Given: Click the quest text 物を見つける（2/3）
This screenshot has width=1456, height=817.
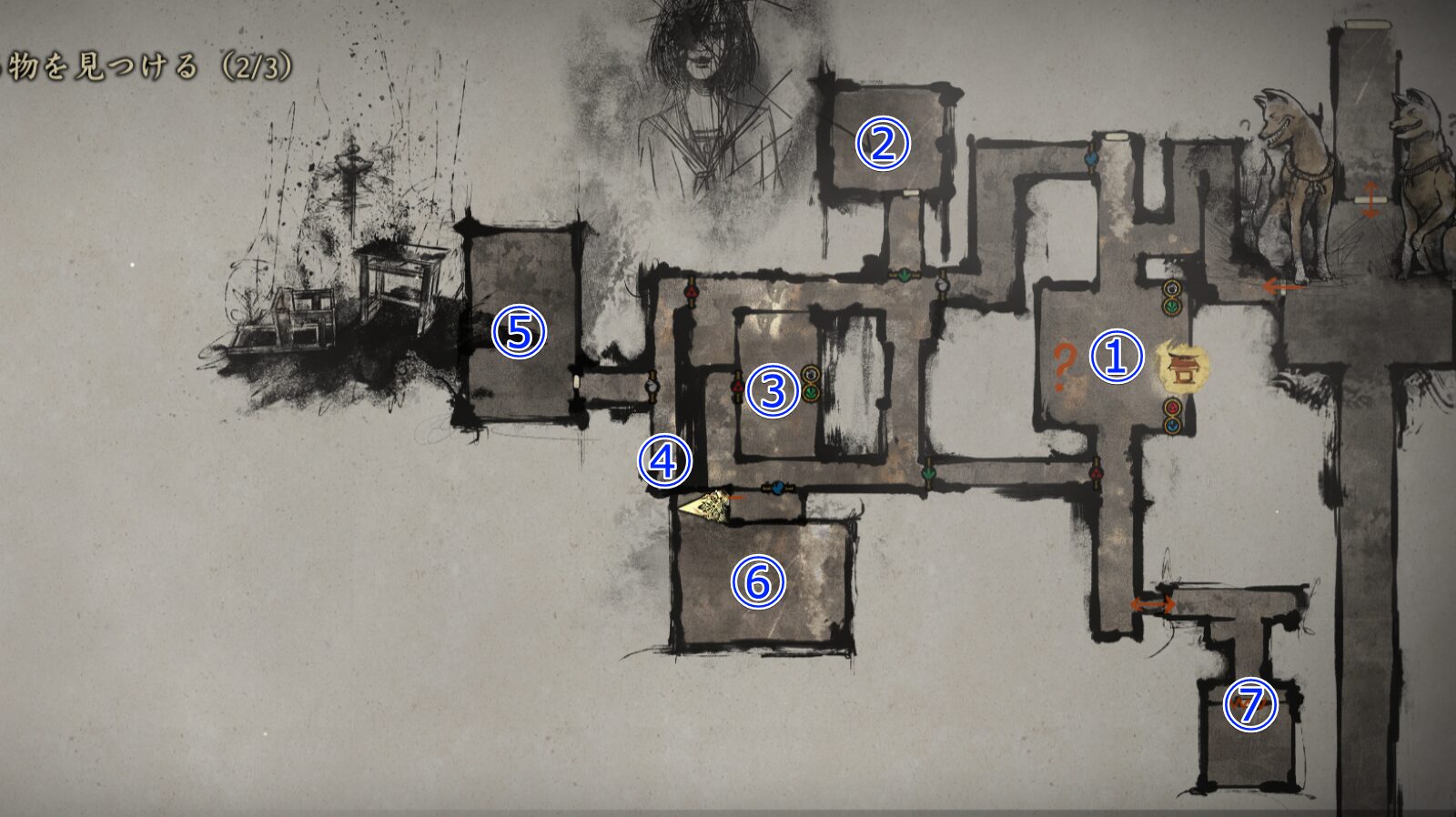Looking at the screenshot, I should (x=146, y=66).
